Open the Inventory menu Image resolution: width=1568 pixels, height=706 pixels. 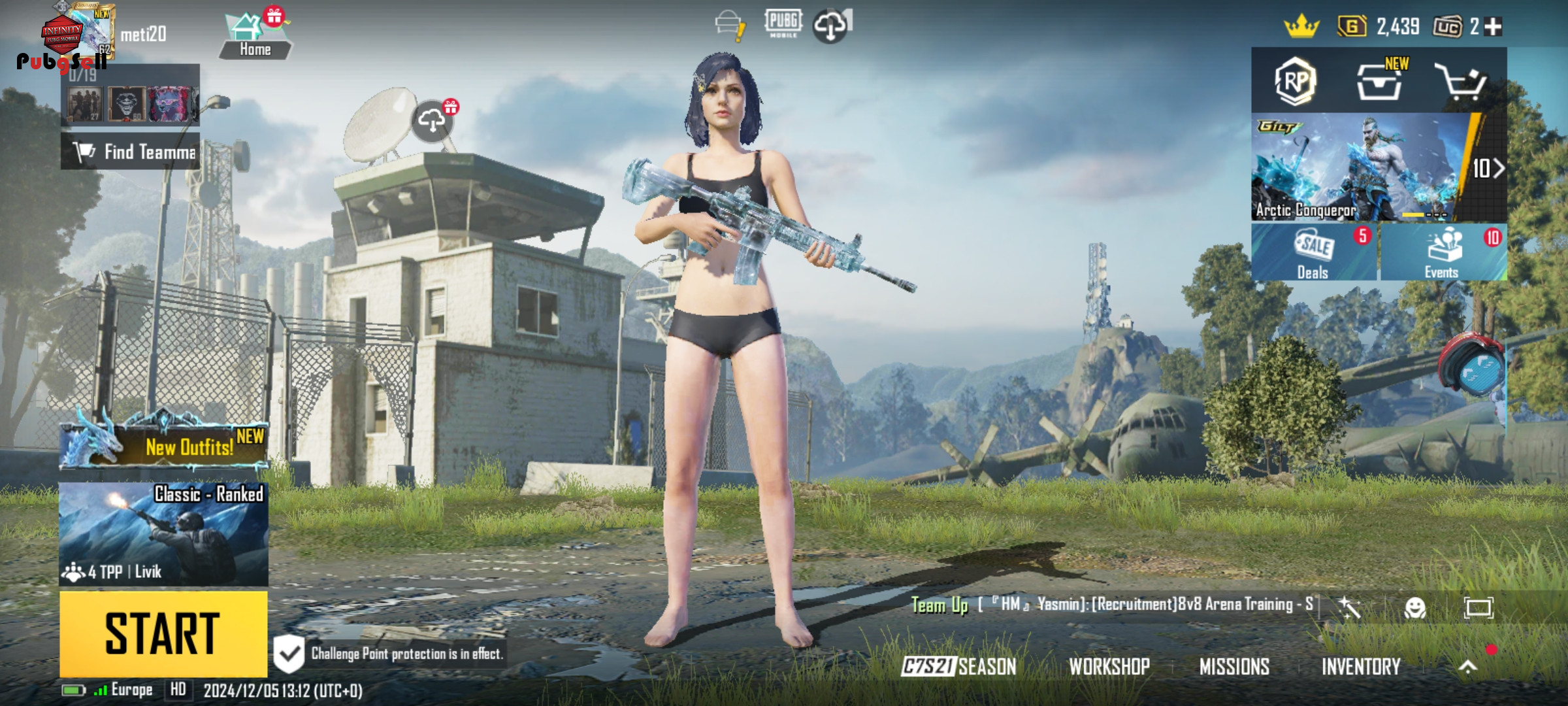coord(1361,666)
